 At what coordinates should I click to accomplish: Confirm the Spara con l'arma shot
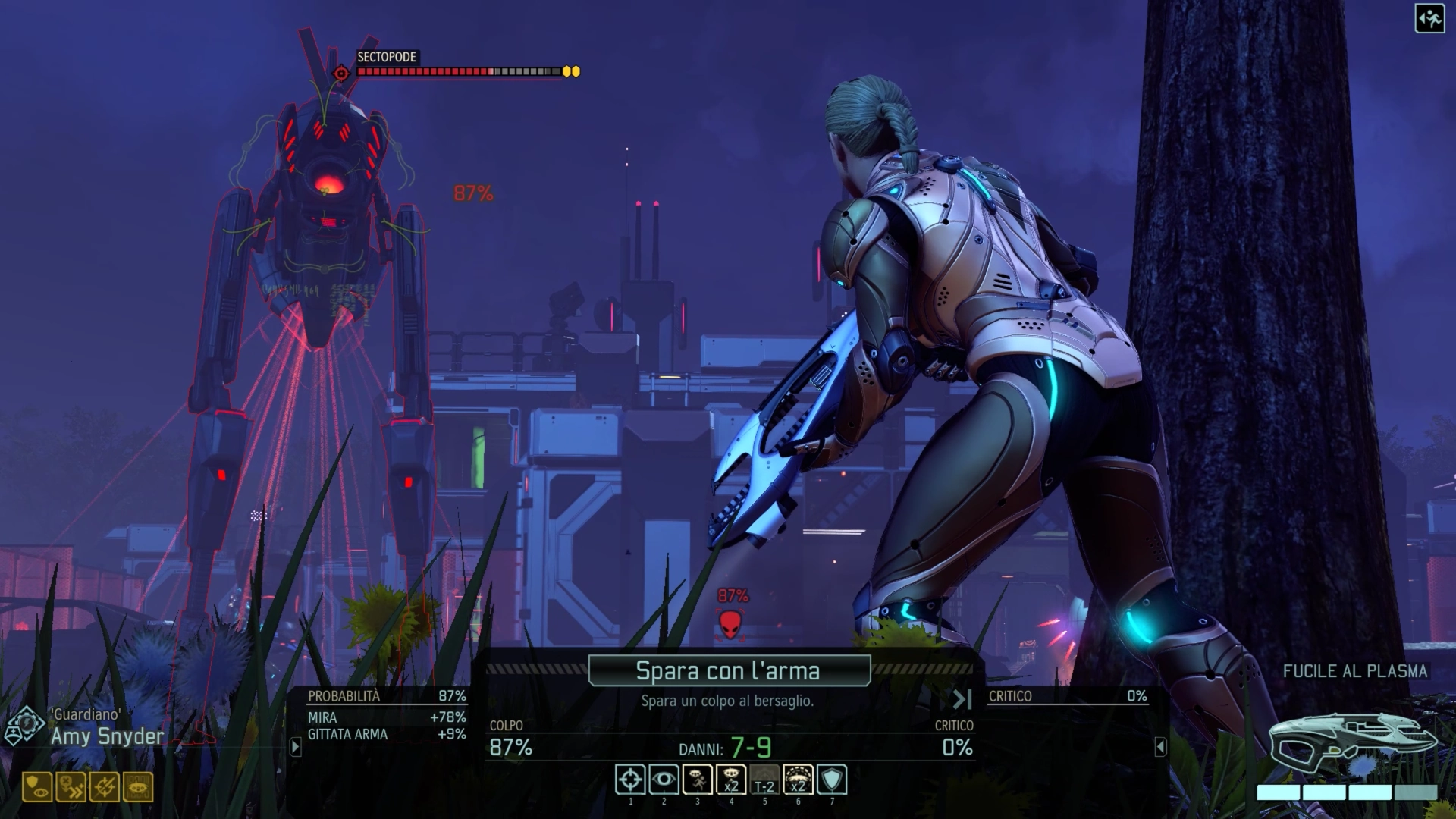(x=729, y=670)
